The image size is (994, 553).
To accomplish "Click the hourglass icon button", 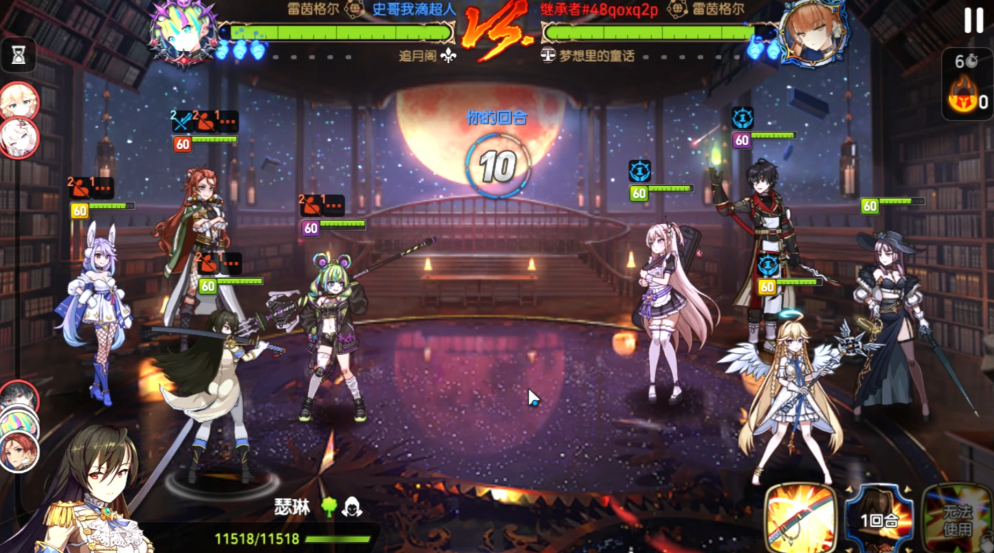I will coord(18,56).
